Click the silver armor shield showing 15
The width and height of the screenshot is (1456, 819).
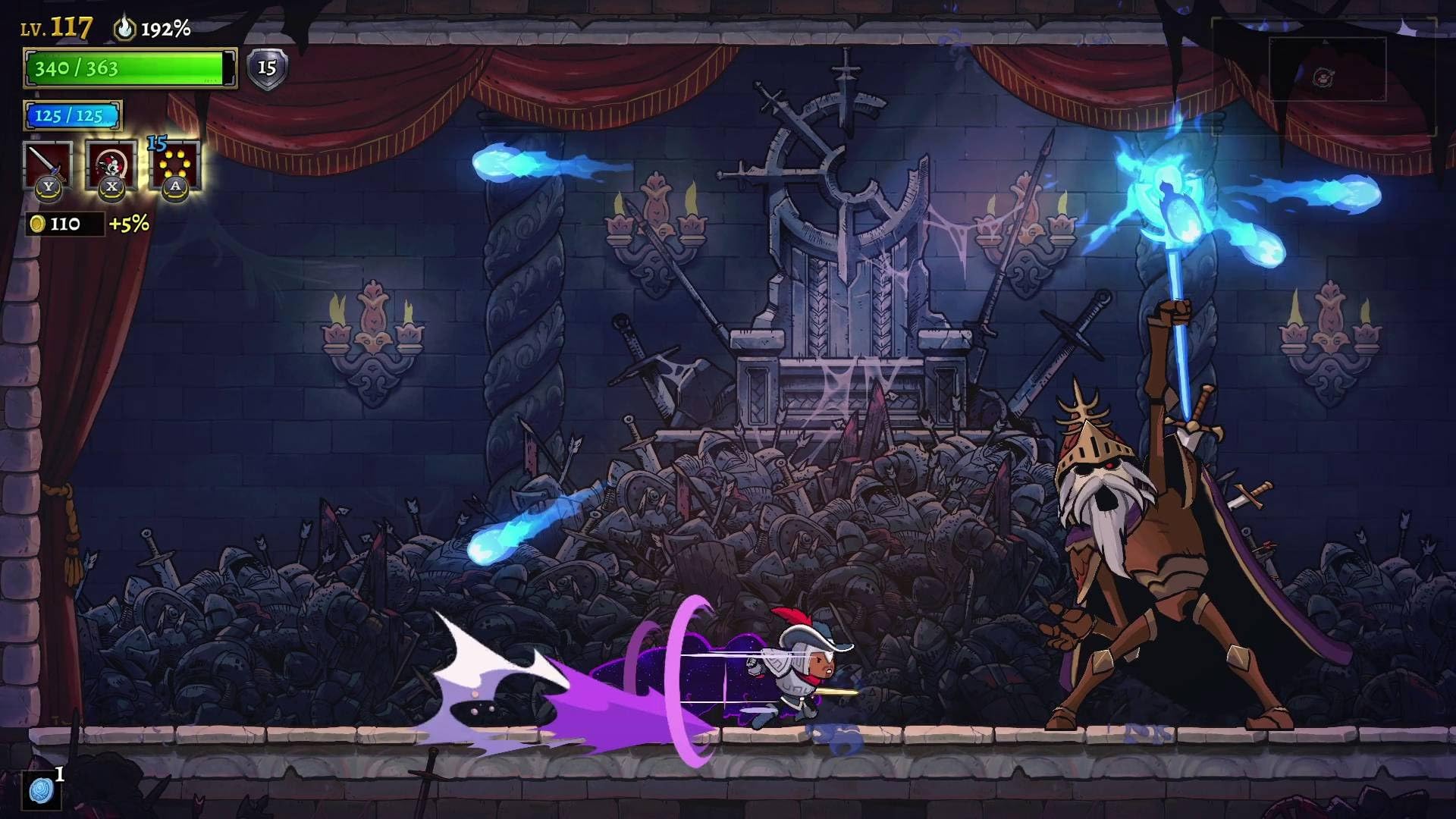pos(267,68)
